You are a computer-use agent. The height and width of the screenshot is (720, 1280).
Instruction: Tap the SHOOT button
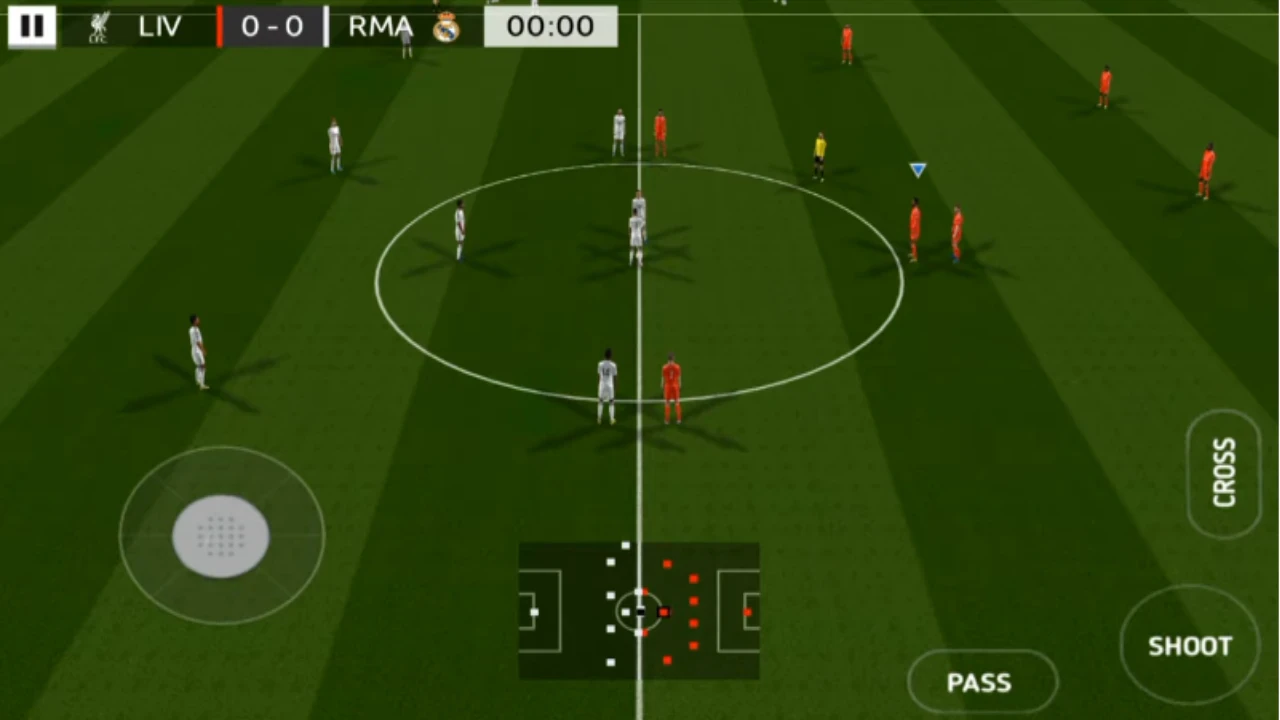pos(1190,646)
